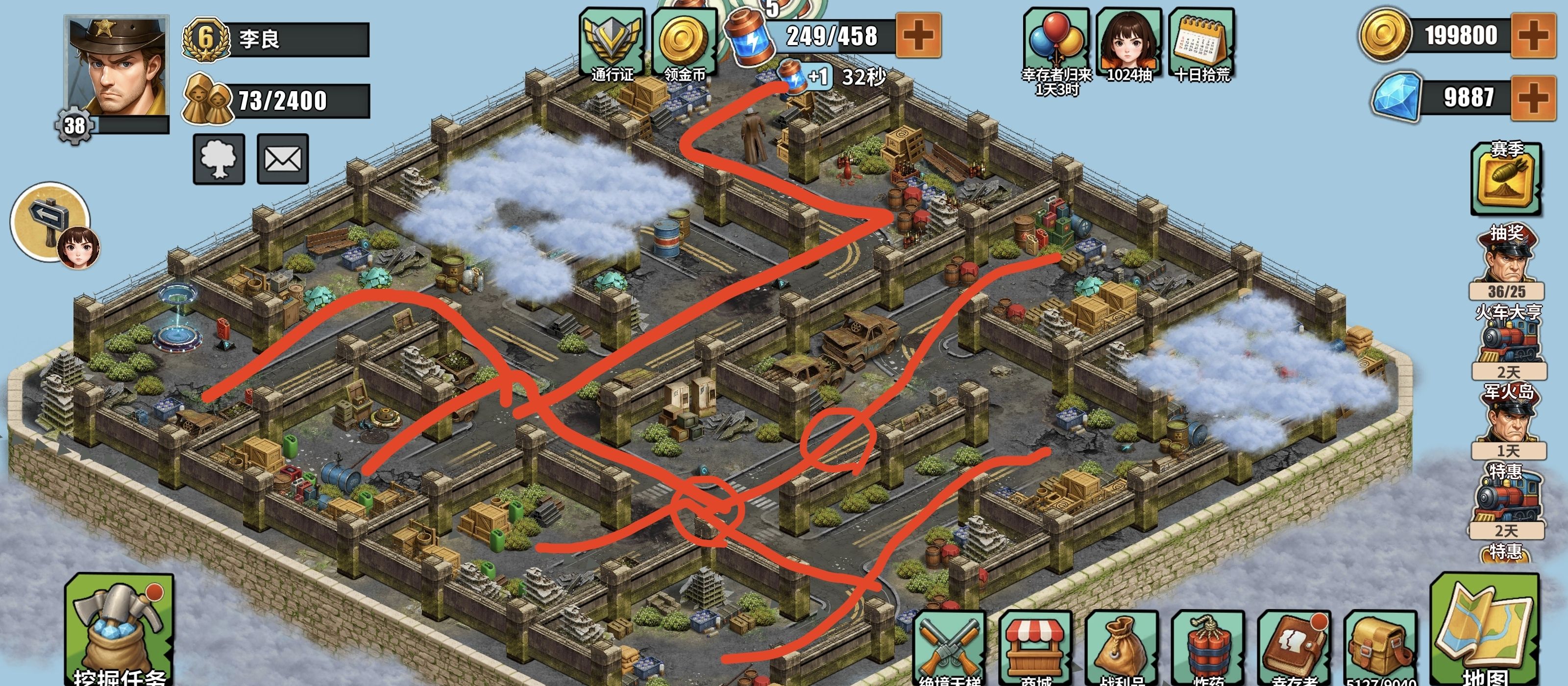Open the 火车大亨 train event
Image resolution: width=1568 pixels, height=686 pixels.
click(1508, 341)
